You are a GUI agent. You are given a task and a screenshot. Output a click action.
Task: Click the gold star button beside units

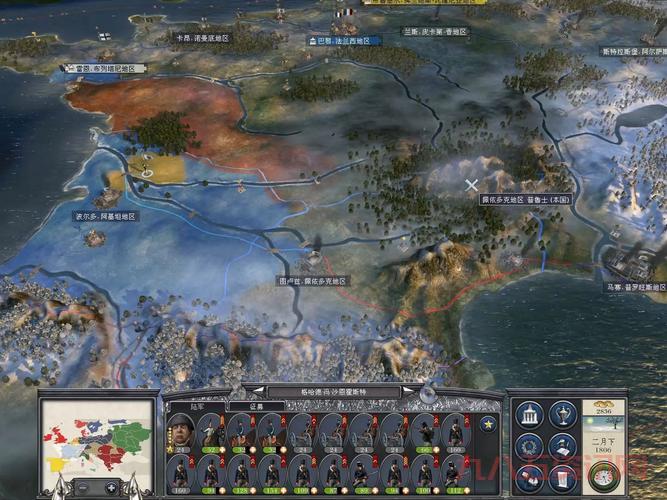[488, 423]
